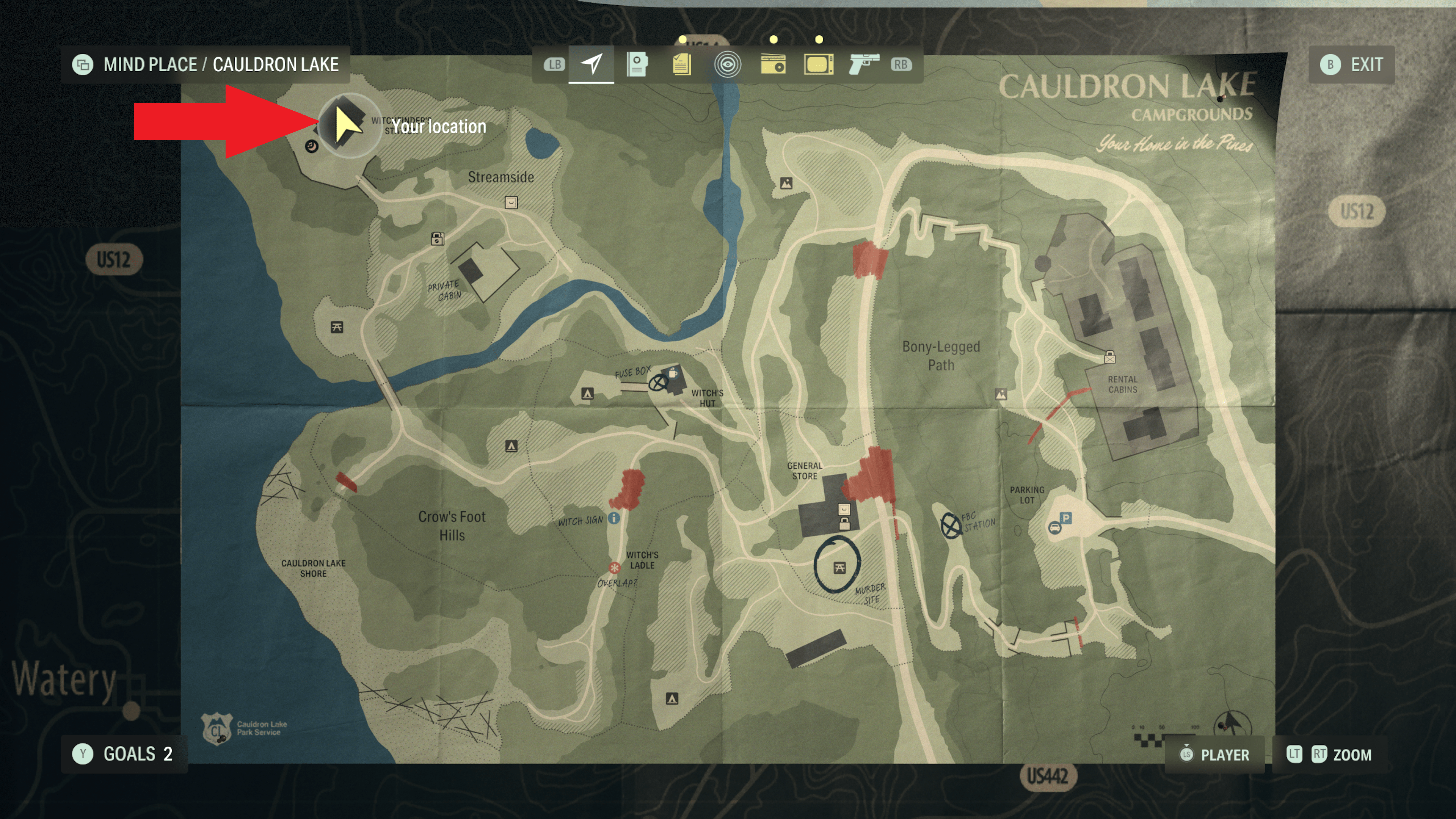Select the padlock marker at General Store
This screenshot has width=1456, height=819.
tap(844, 523)
